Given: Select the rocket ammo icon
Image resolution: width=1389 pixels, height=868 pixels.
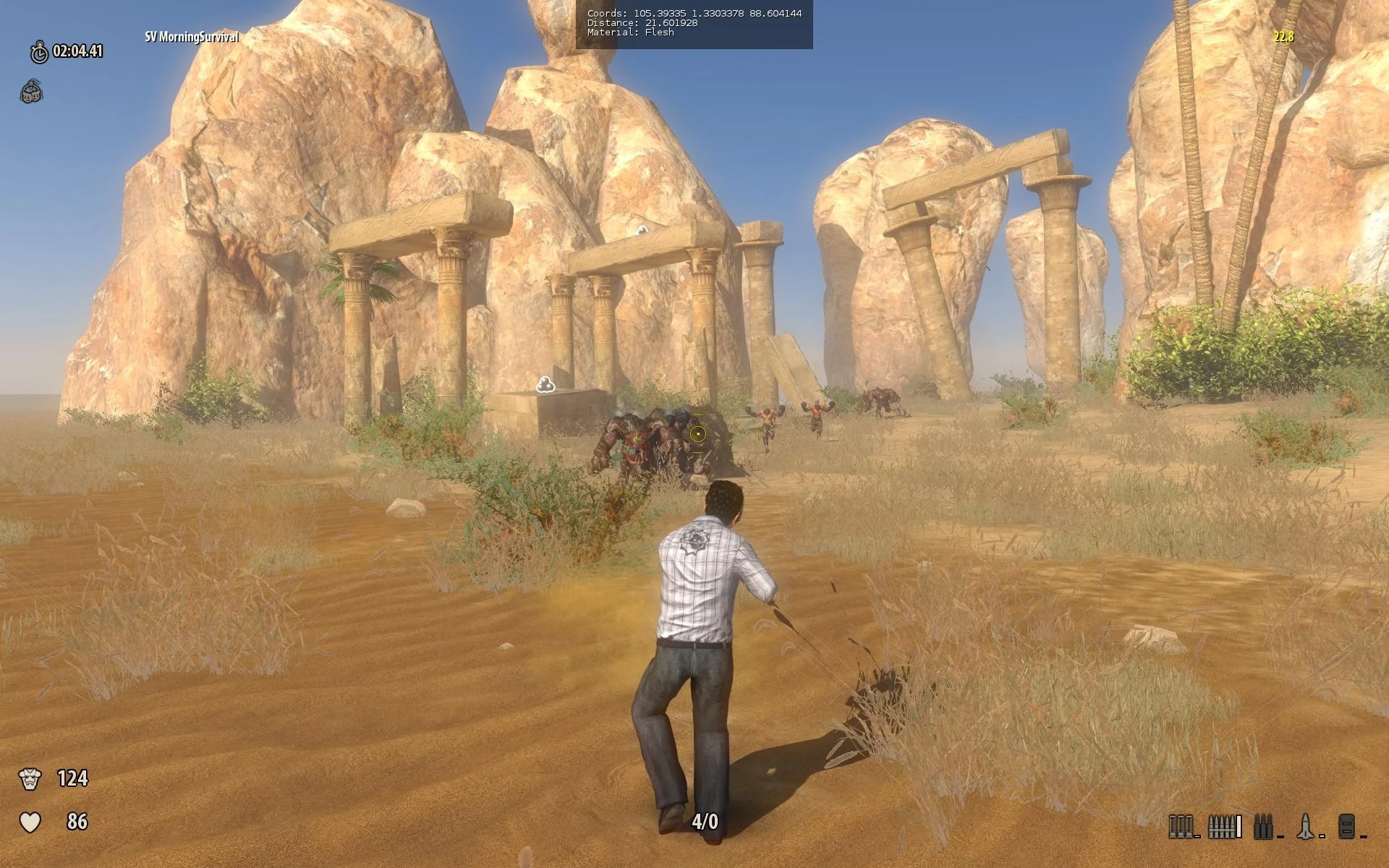Looking at the screenshot, I should coord(1305,825).
